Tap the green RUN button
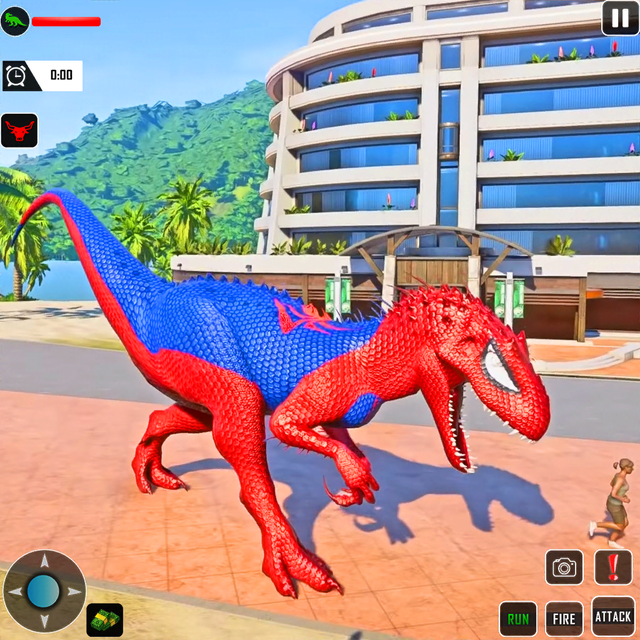The width and height of the screenshot is (640, 640). point(518,618)
